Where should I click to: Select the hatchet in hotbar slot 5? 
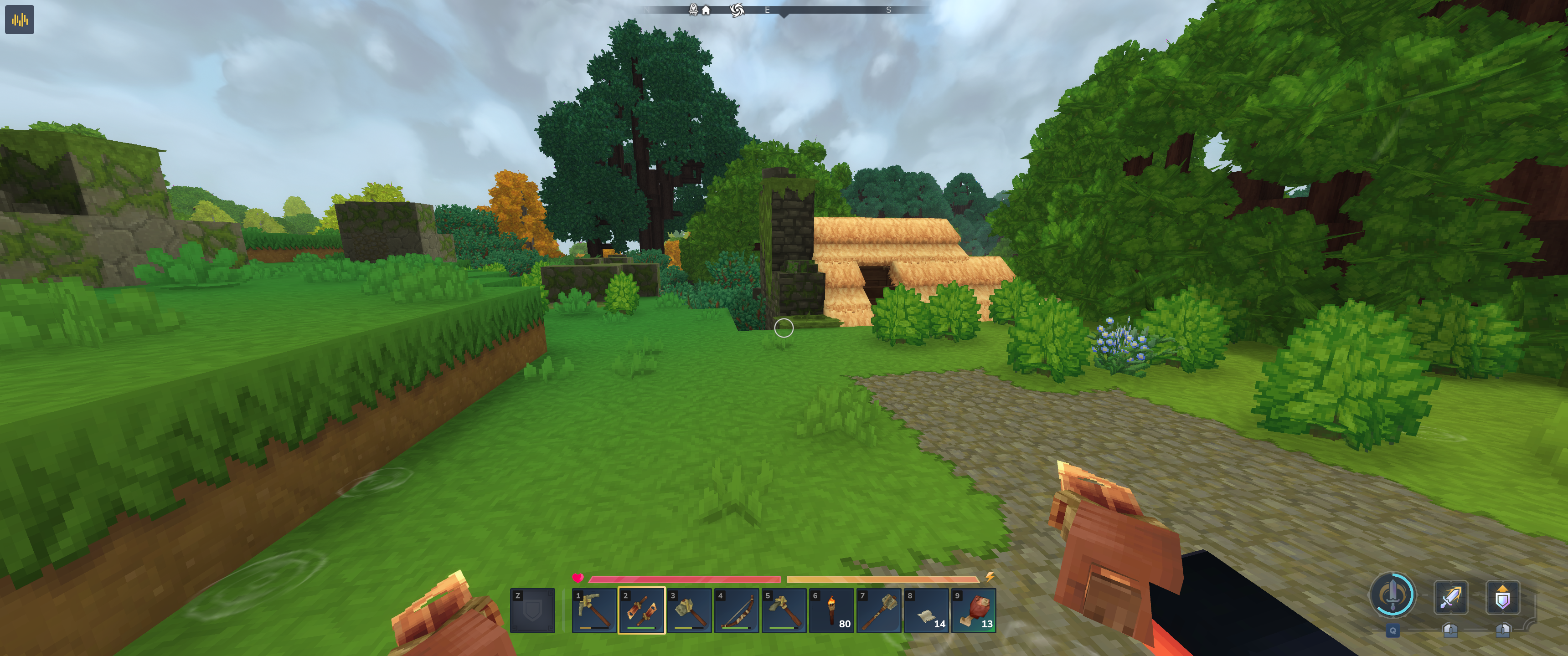tap(784, 610)
